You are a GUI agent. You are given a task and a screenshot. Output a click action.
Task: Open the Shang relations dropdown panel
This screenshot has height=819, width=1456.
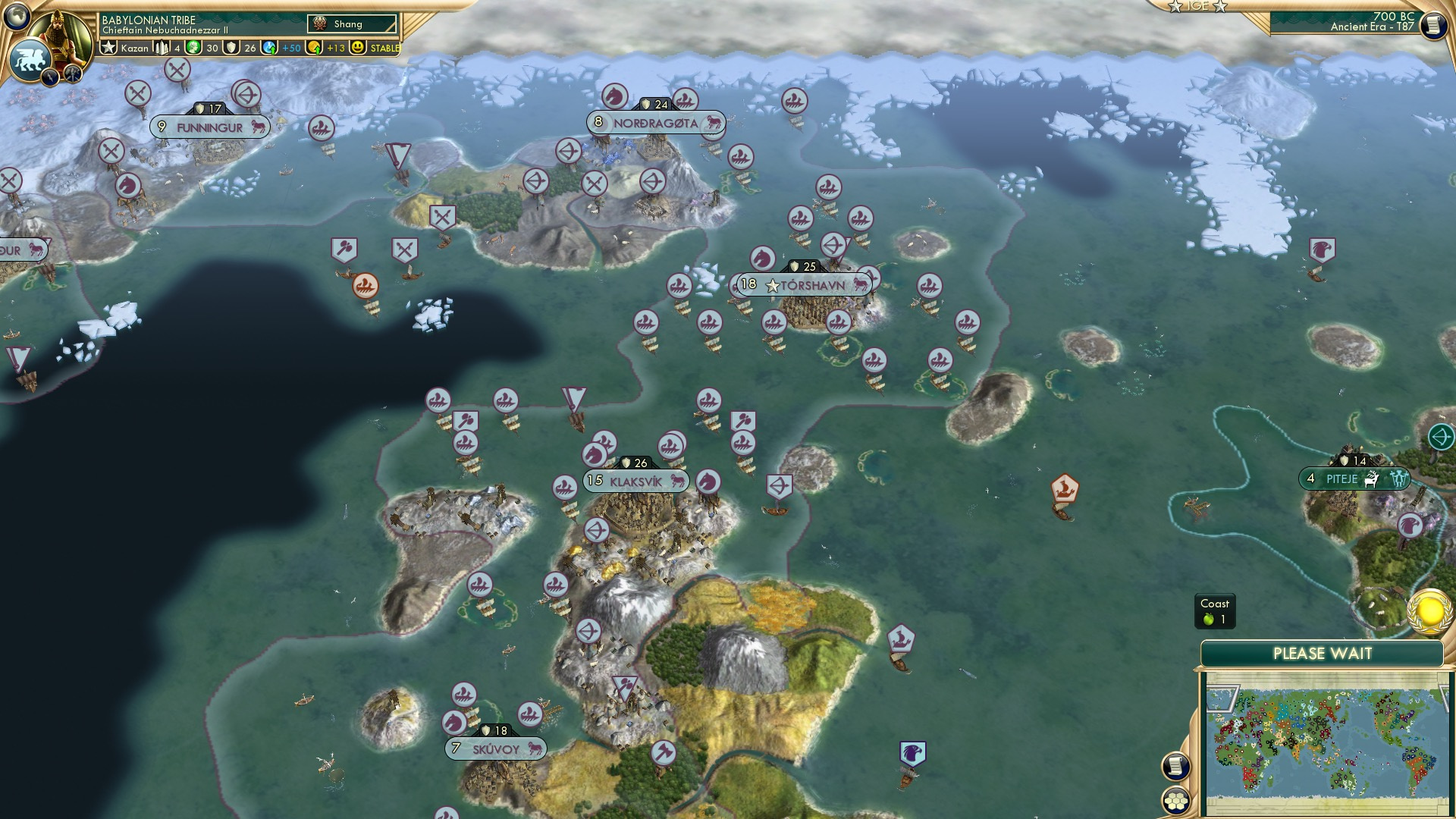pyautogui.click(x=350, y=24)
